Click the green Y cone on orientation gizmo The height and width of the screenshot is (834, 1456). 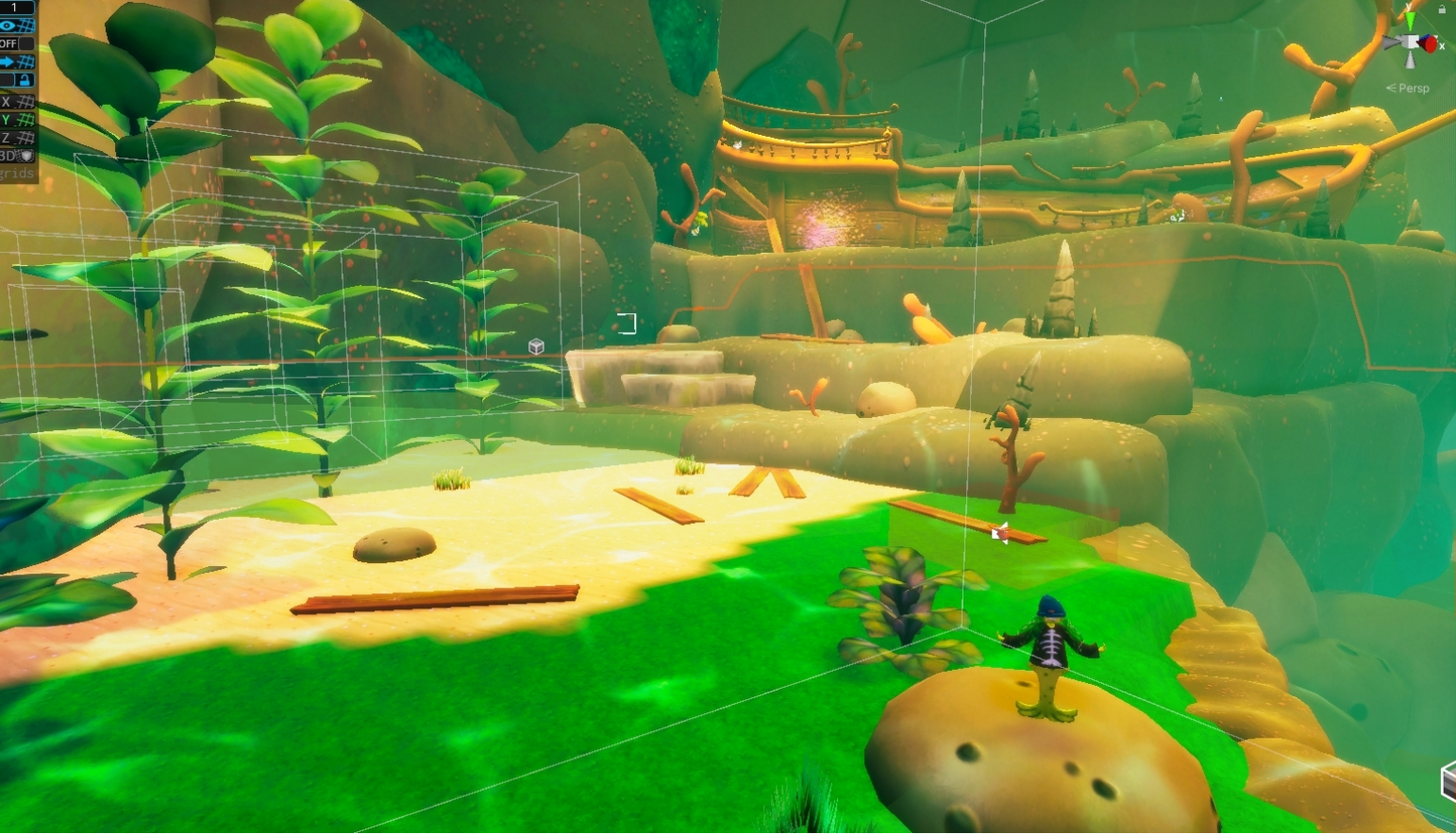1411,19
